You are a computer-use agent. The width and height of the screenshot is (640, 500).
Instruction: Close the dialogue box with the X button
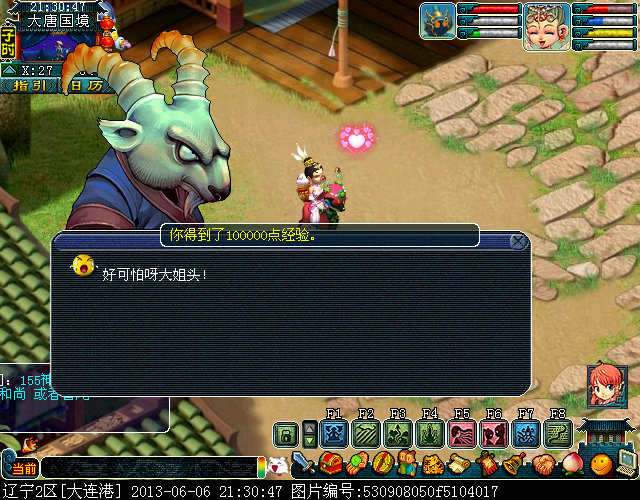518,241
